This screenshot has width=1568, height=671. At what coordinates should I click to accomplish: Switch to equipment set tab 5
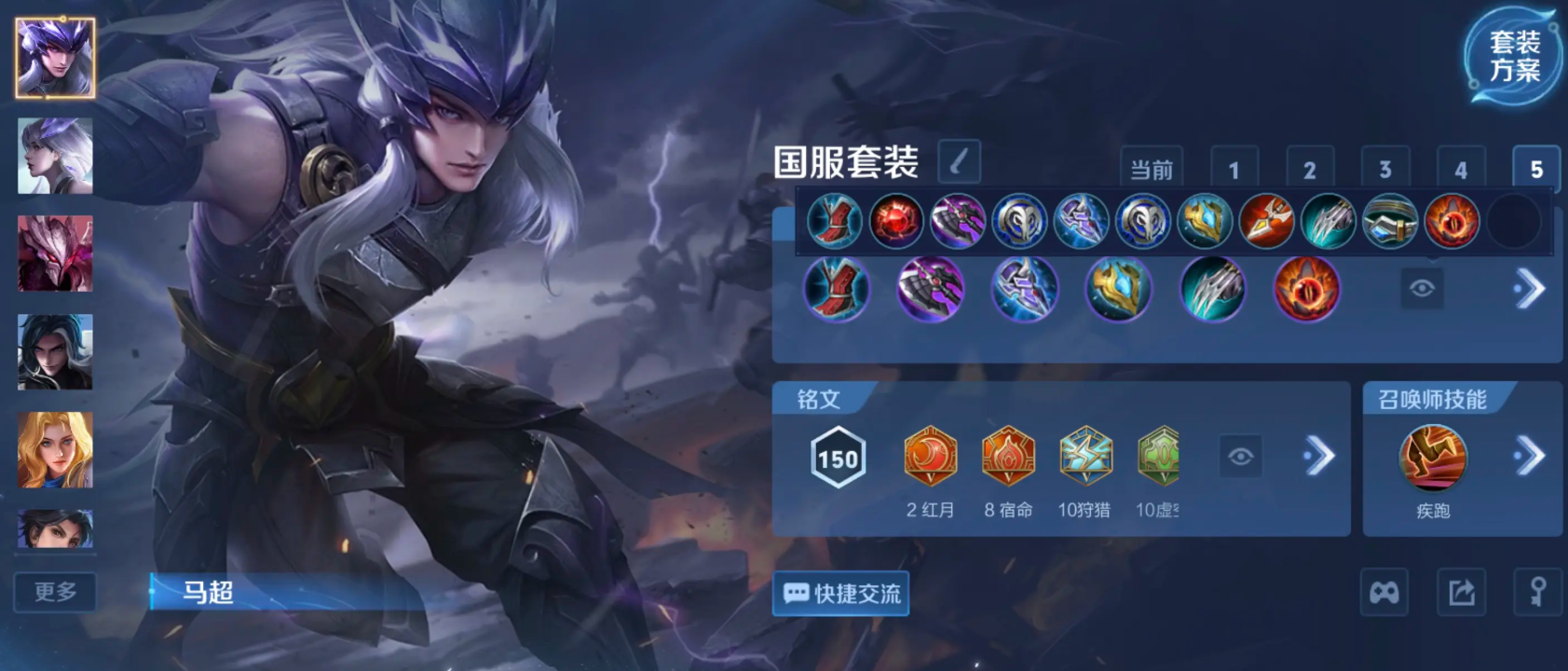coord(1539,169)
